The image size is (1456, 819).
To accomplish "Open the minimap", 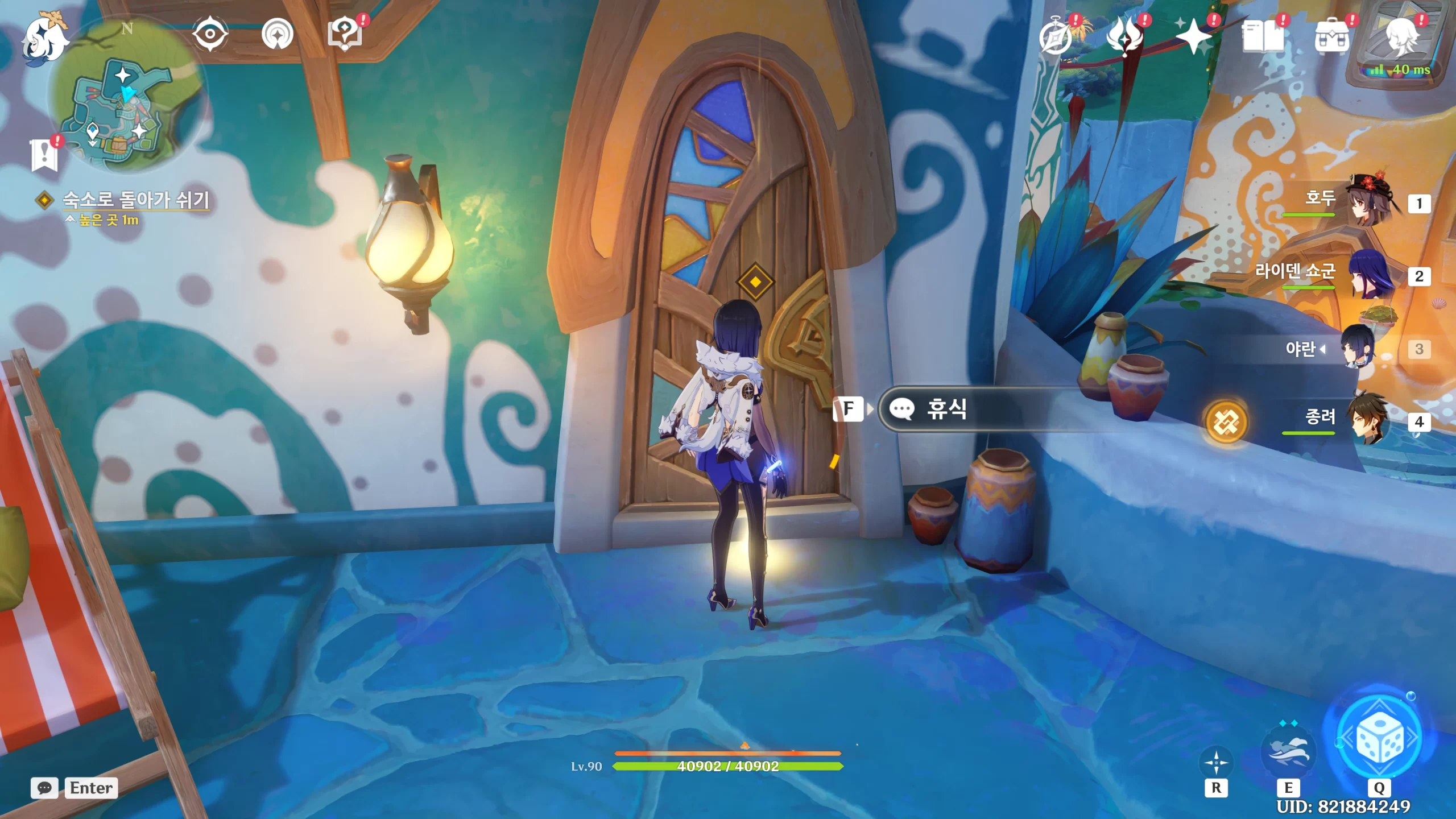I will click(128, 108).
